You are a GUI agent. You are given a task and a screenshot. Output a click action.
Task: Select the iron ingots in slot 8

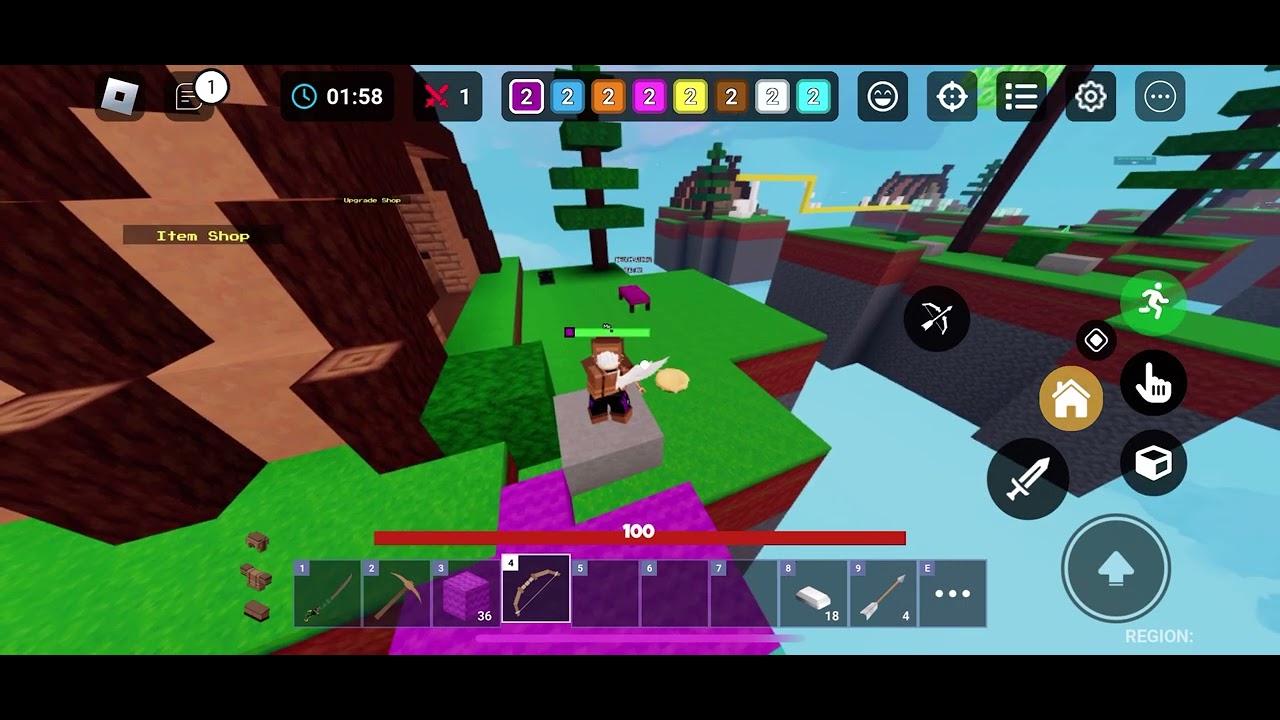tap(813, 594)
